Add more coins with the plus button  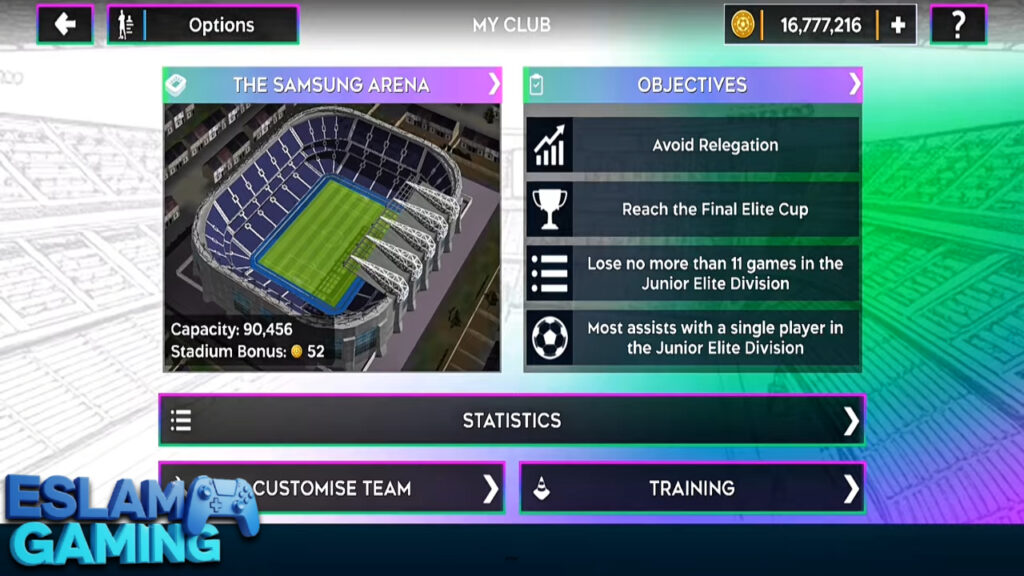pyautogui.click(x=897, y=25)
